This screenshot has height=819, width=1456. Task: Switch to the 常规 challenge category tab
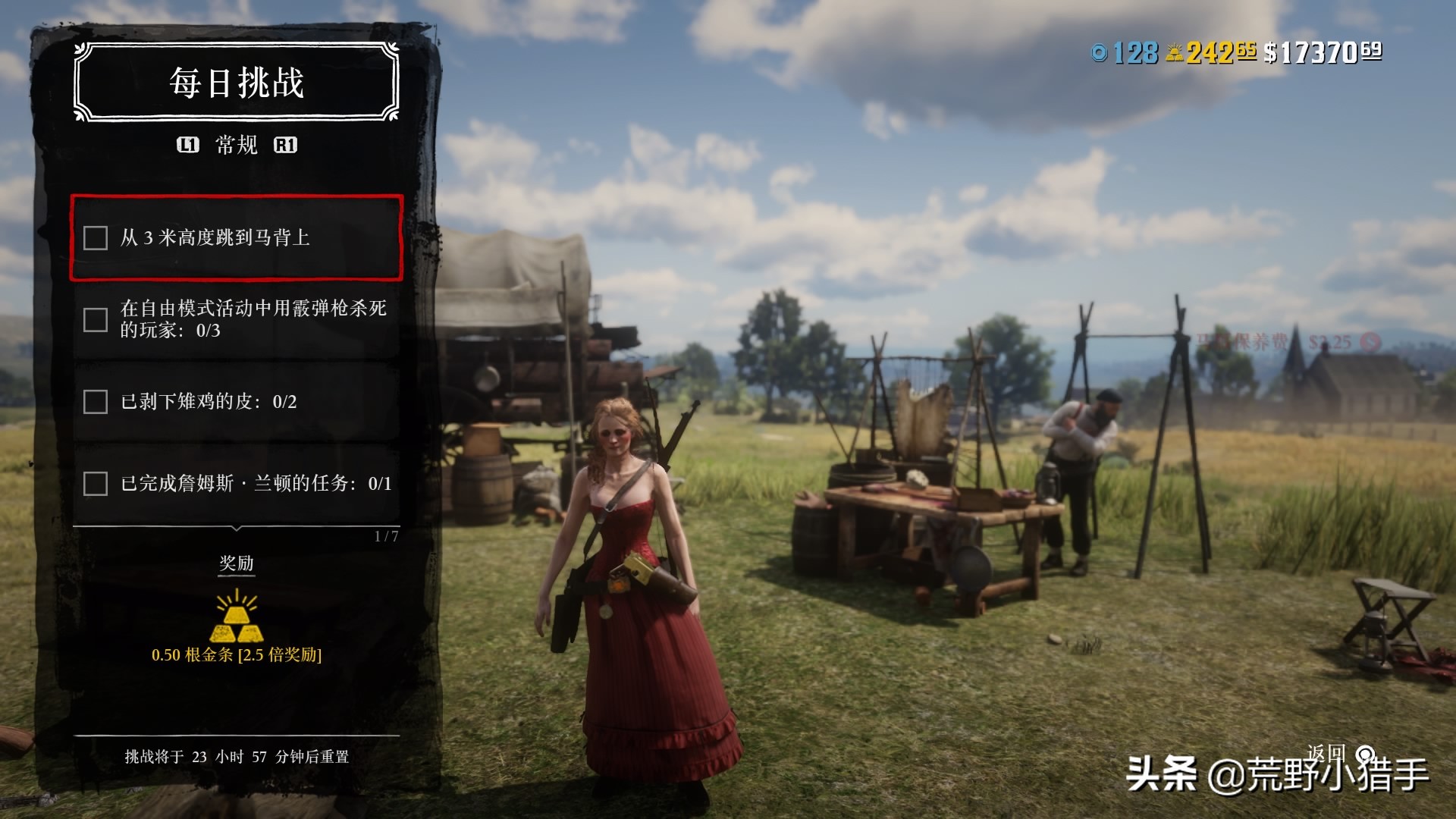(x=237, y=145)
